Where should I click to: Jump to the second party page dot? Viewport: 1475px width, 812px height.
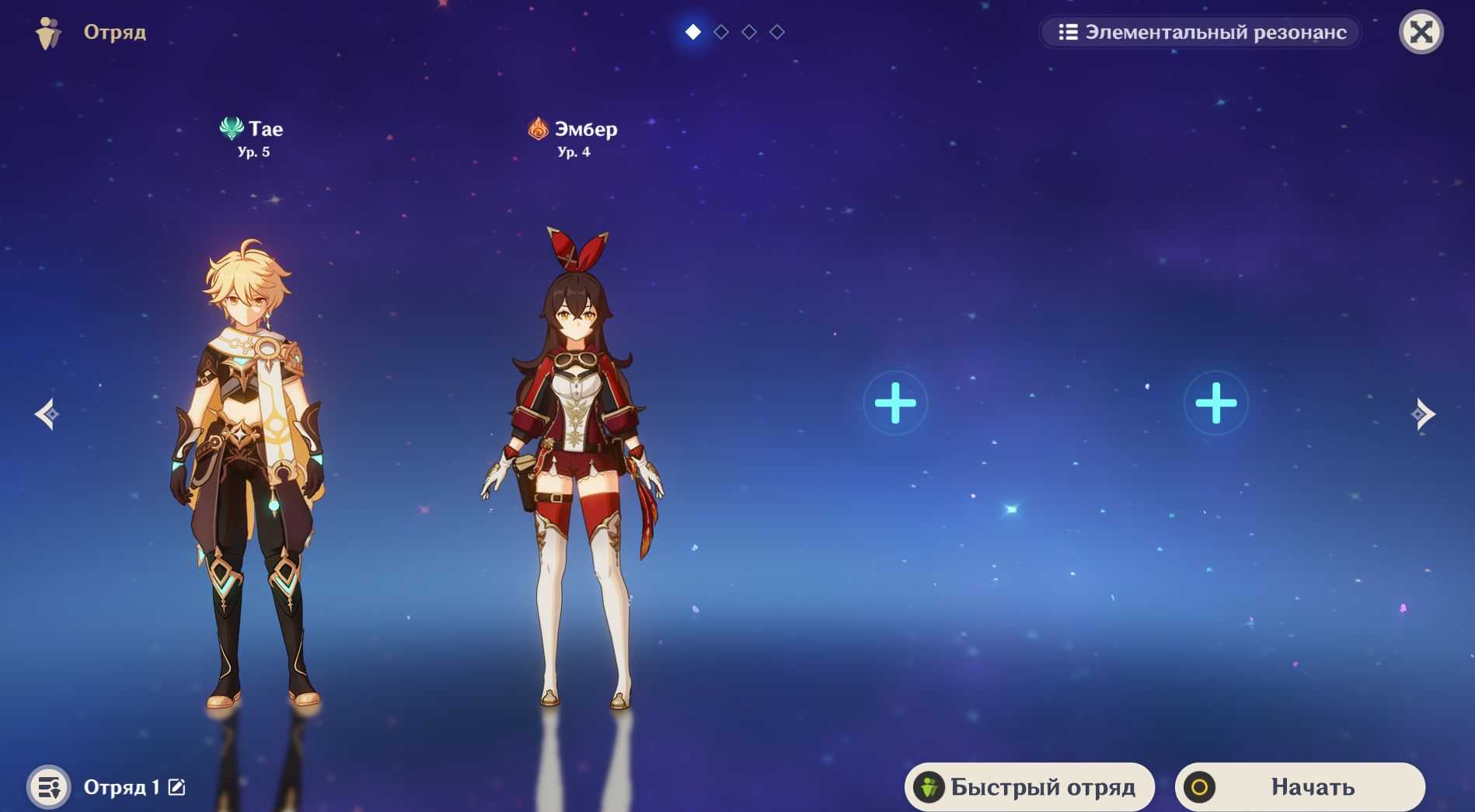point(721,32)
